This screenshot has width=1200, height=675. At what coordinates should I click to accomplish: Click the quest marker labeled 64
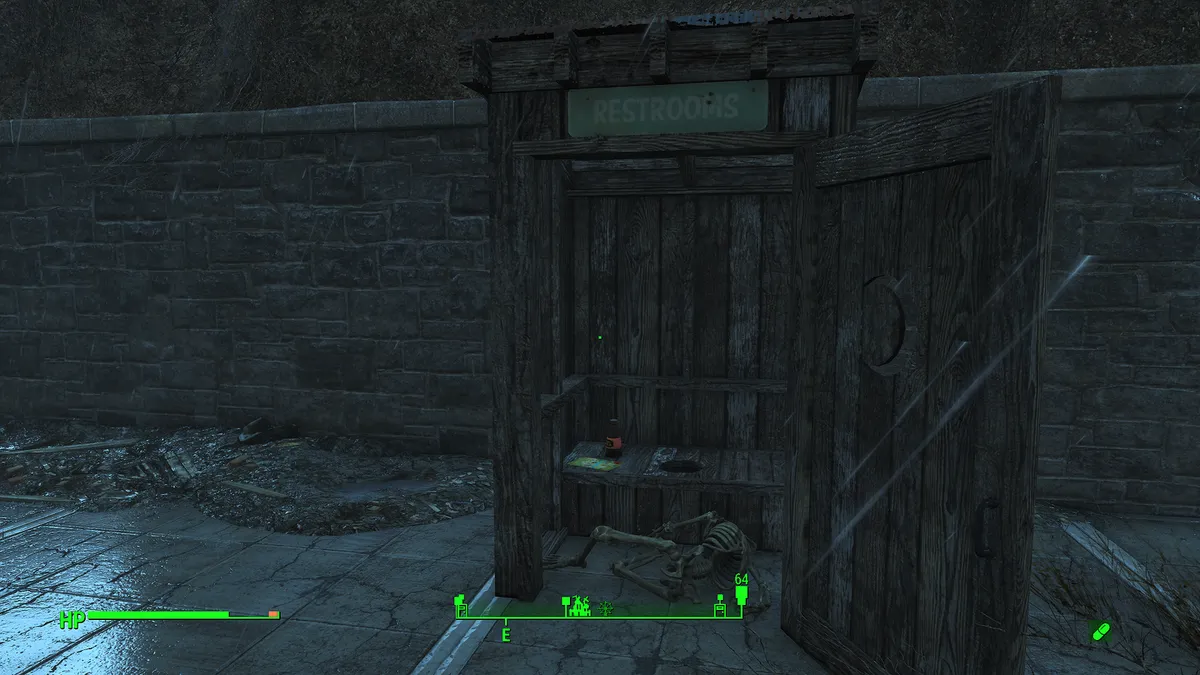[741, 596]
